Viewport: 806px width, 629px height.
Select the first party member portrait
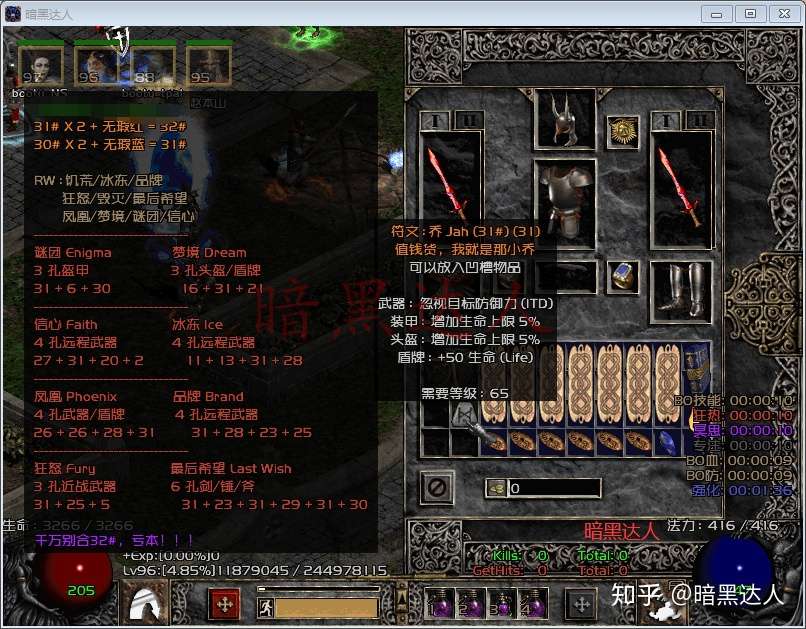point(41,66)
